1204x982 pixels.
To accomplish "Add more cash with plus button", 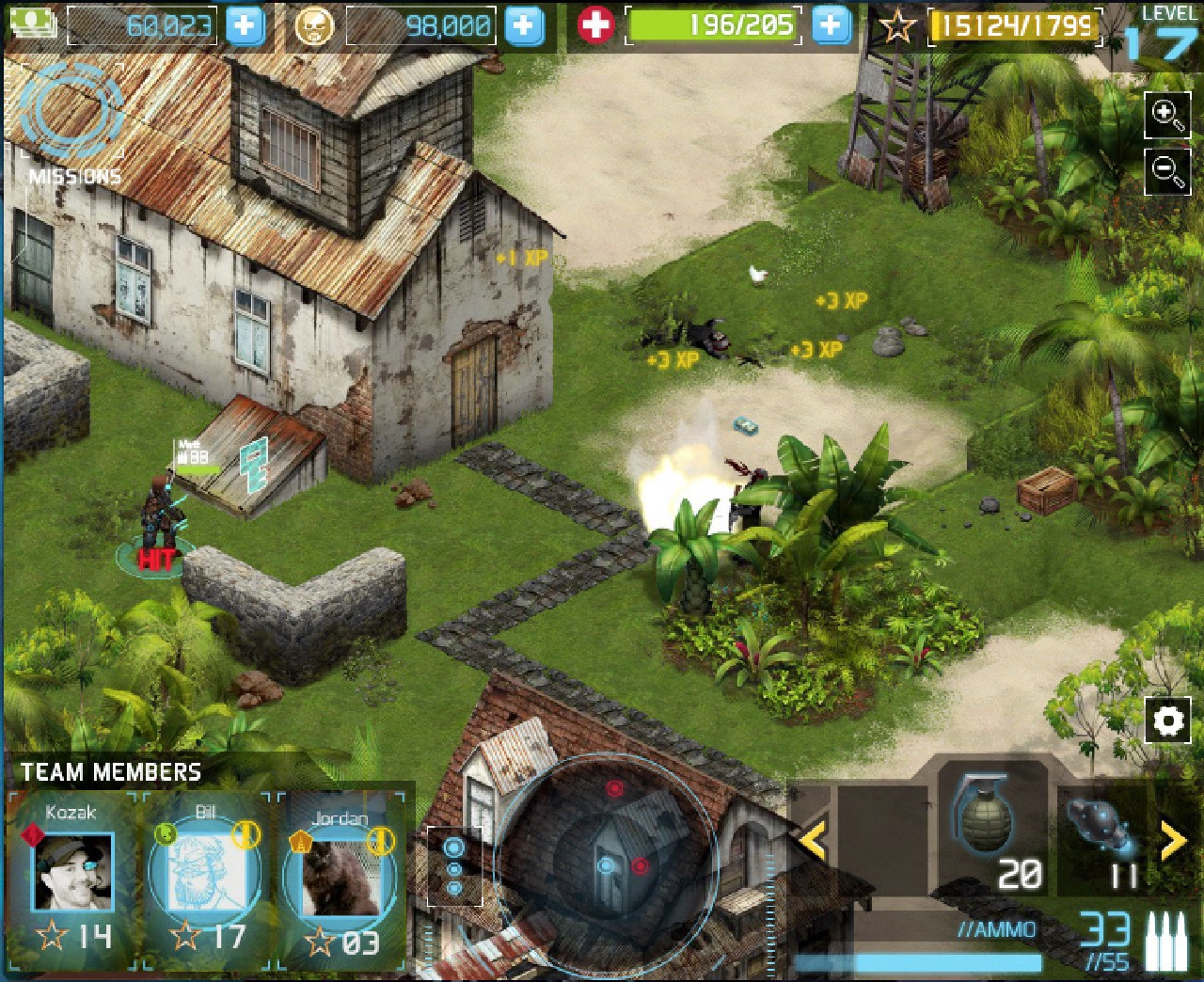I will pyautogui.click(x=245, y=25).
